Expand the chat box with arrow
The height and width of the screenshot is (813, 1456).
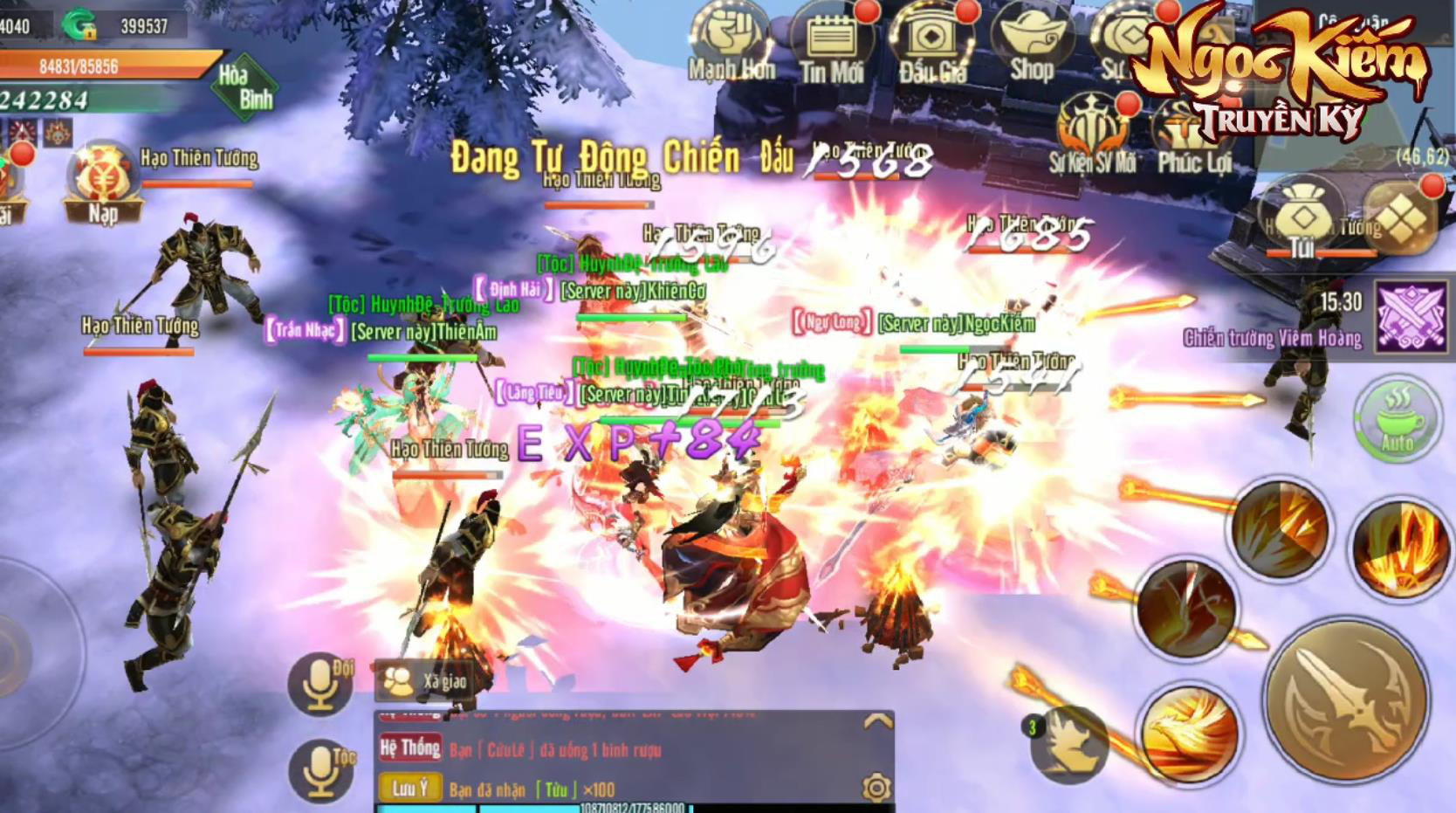coord(877,721)
